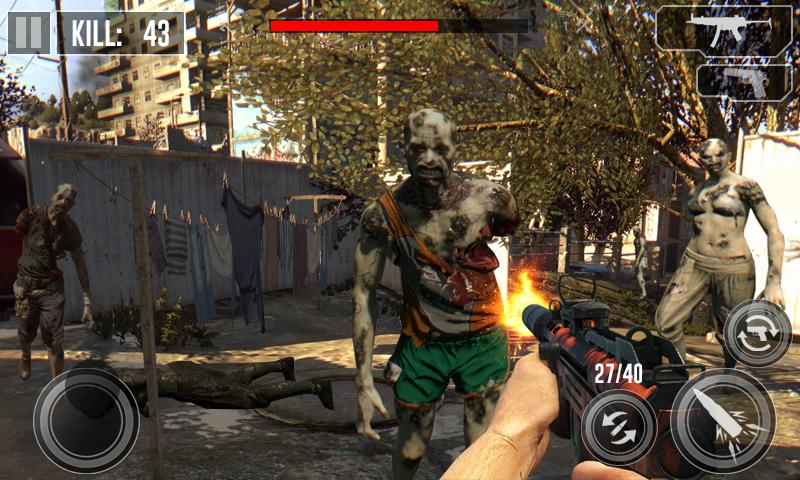Tap the fire bullet button

(x=722, y=420)
